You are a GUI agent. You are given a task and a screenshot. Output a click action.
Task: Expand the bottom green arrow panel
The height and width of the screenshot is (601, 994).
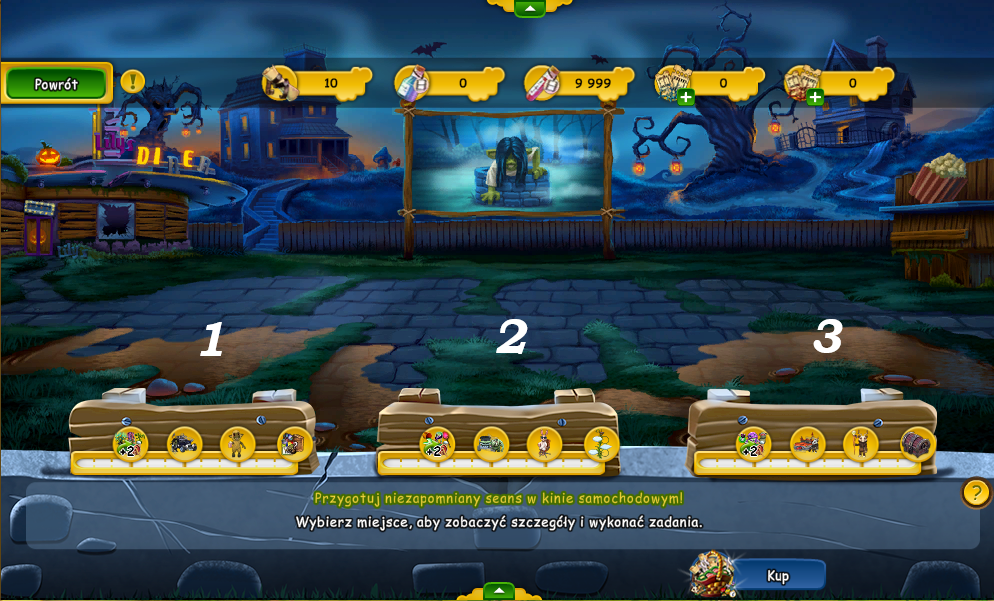coord(498,591)
